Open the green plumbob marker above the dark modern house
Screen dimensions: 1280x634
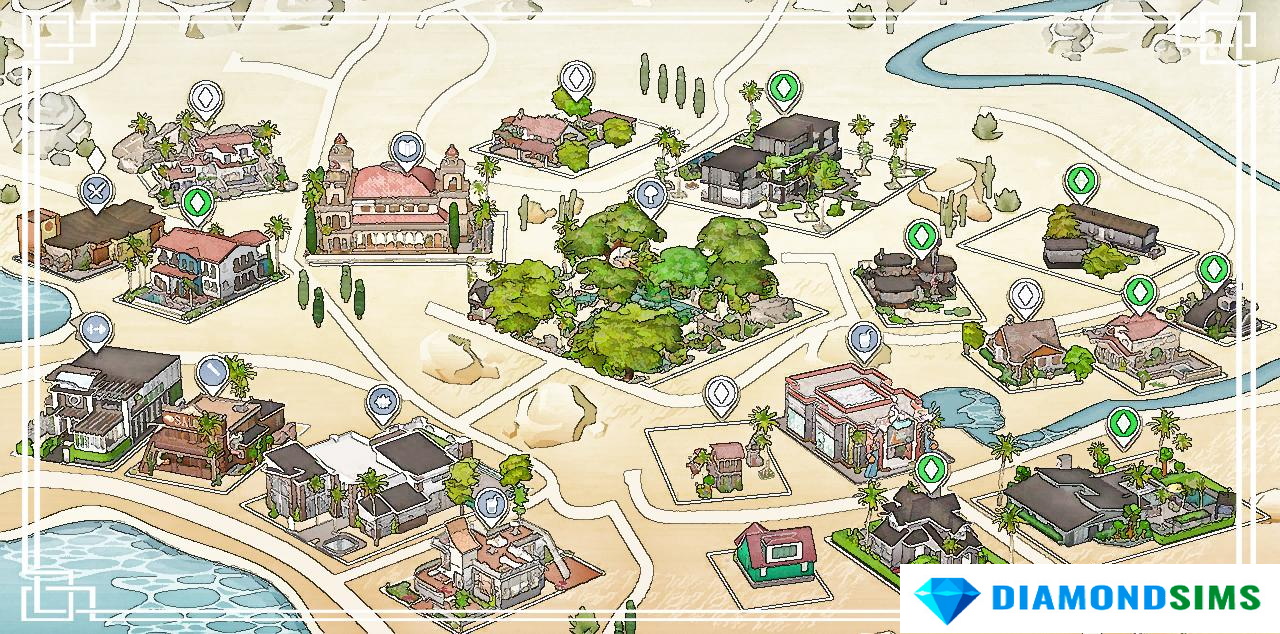tap(782, 87)
